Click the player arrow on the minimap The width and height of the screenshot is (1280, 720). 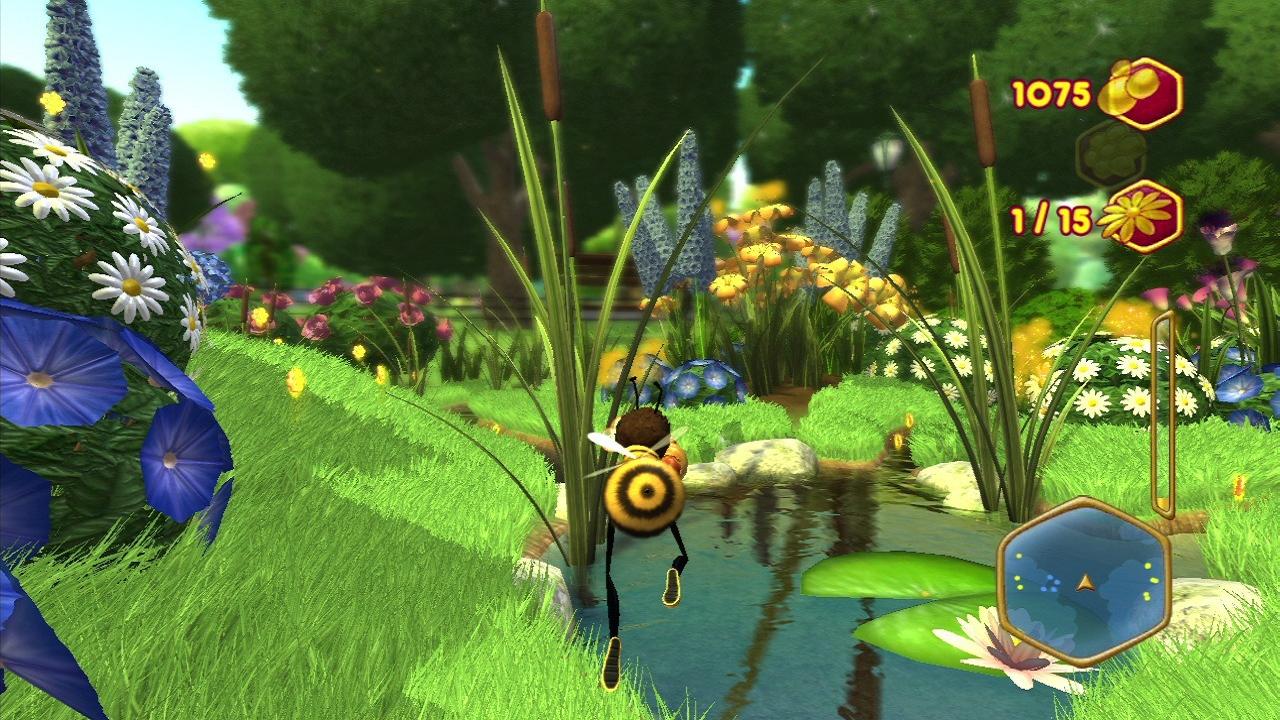(x=1086, y=582)
